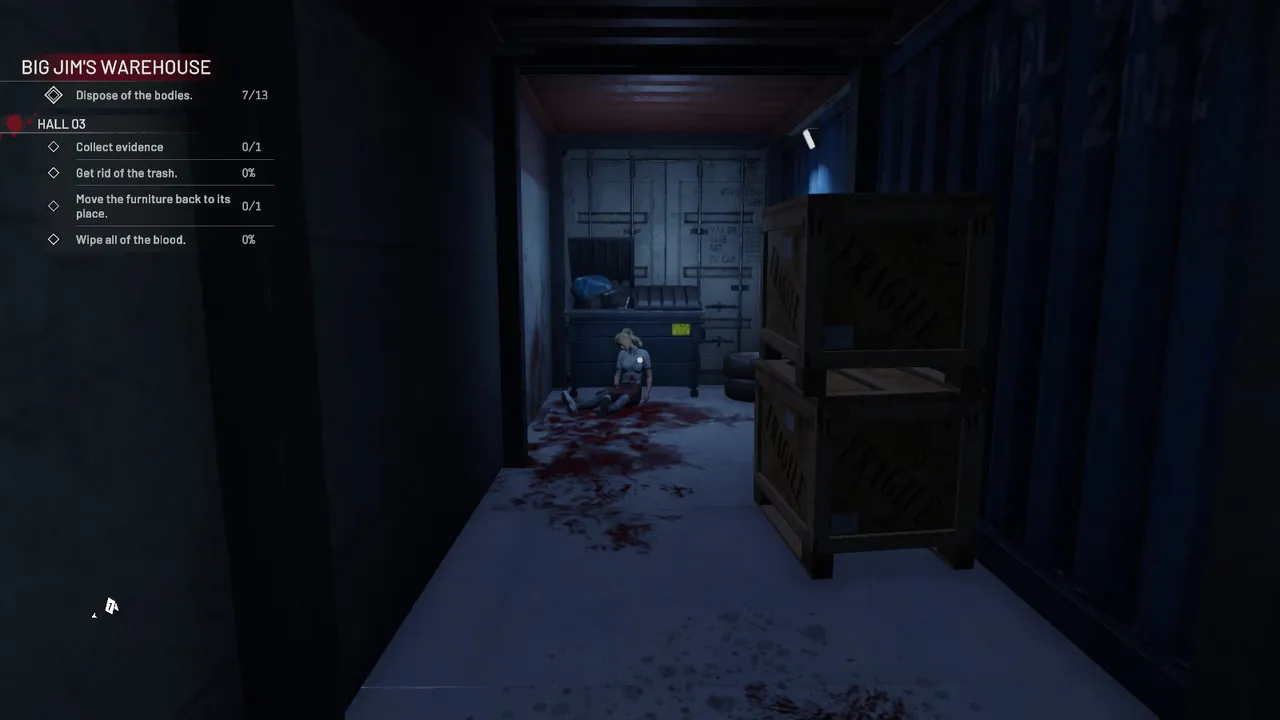The width and height of the screenshot is (1280, 720).
Task: Click the diamond icon beside Get rid of the trash
Action: coord(54,173)
